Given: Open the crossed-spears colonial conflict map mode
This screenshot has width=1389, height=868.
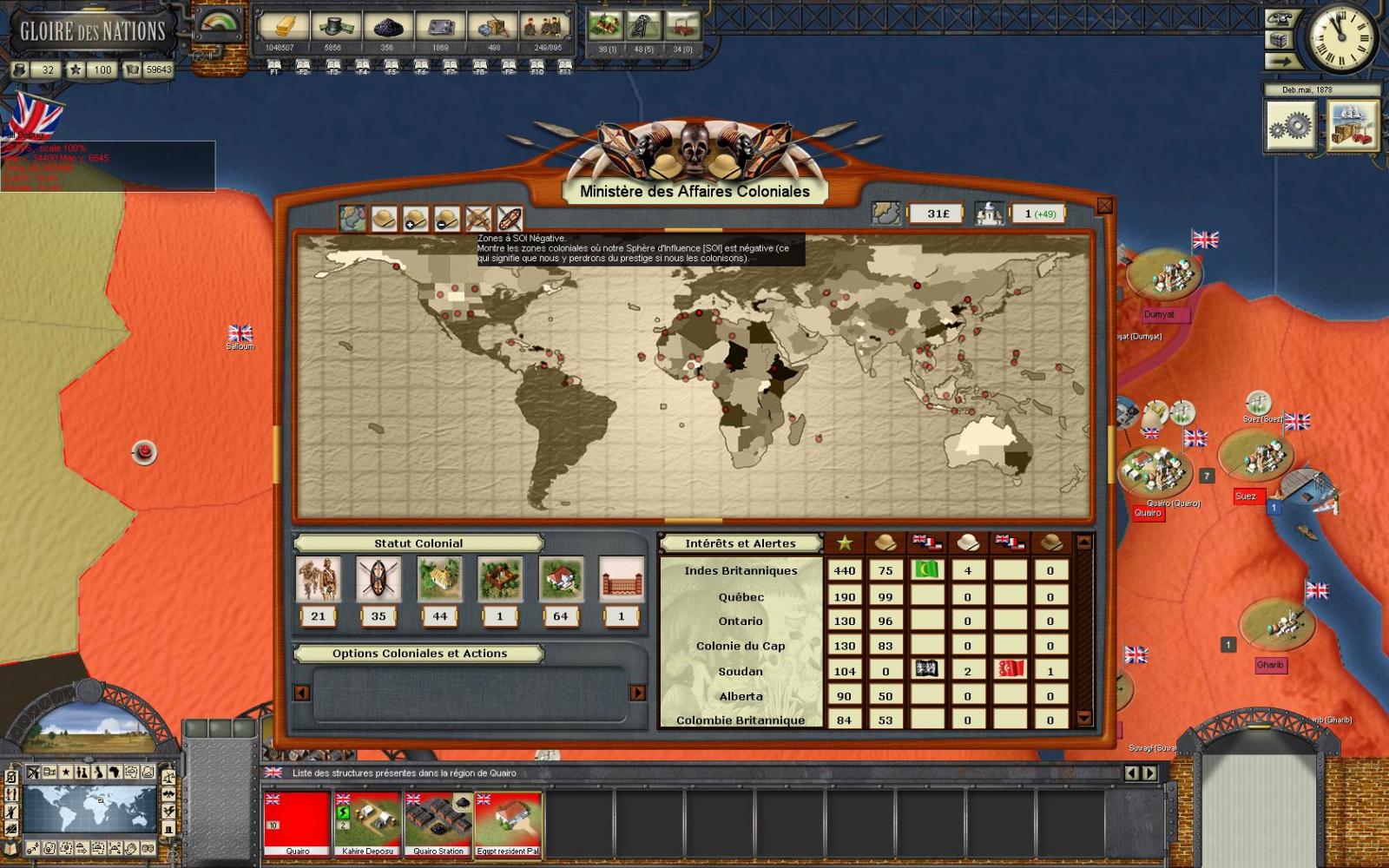Looking at the screenshot, I should pos(477,218).
